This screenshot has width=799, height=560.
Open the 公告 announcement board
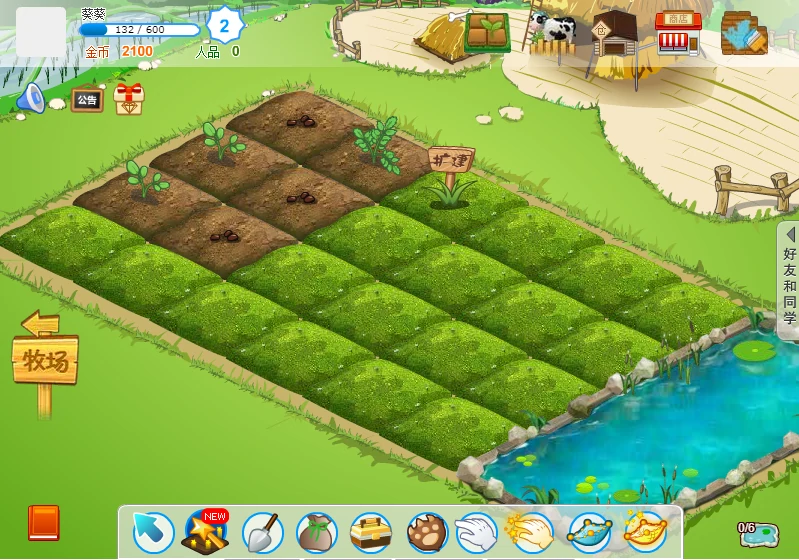87,100
